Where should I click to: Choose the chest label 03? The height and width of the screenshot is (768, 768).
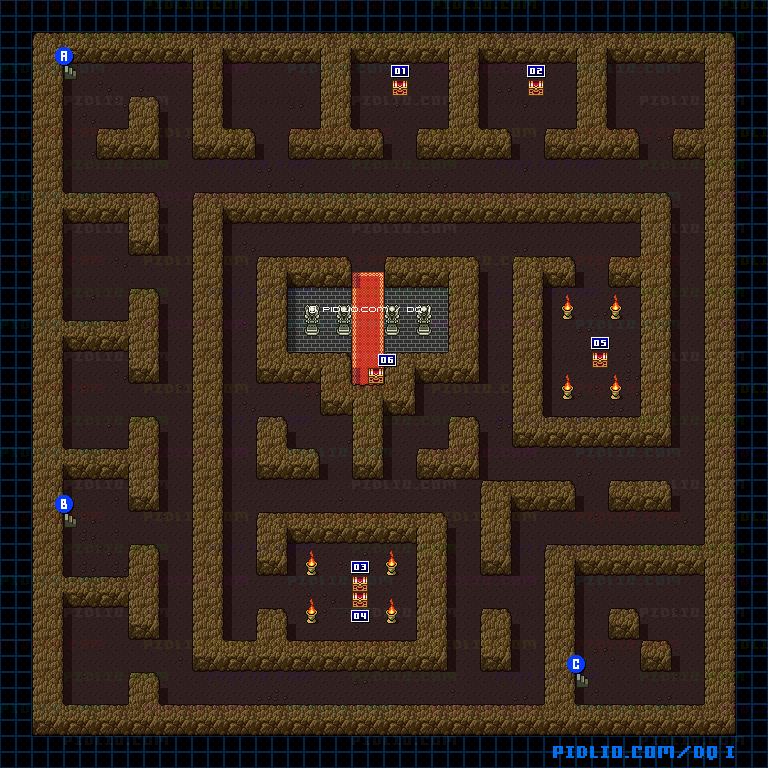point(360,567)
